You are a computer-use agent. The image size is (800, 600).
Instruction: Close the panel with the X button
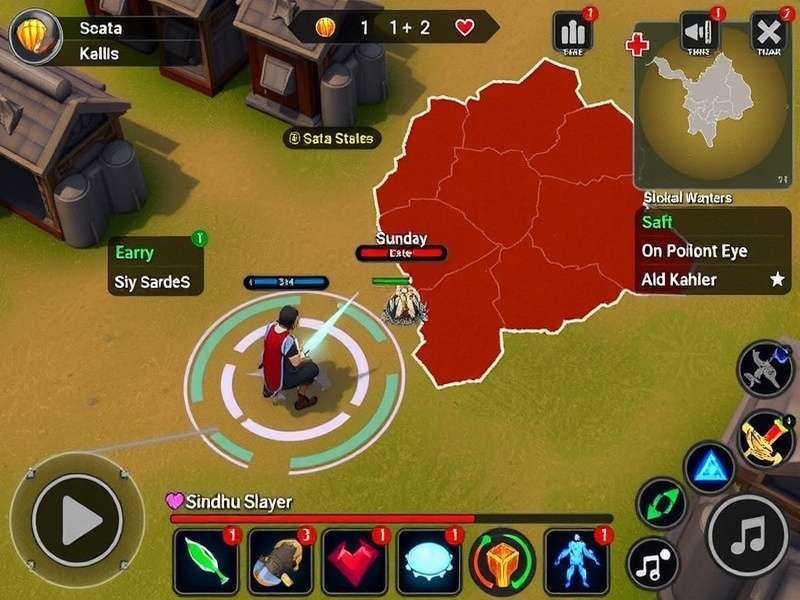pos(769,32)
